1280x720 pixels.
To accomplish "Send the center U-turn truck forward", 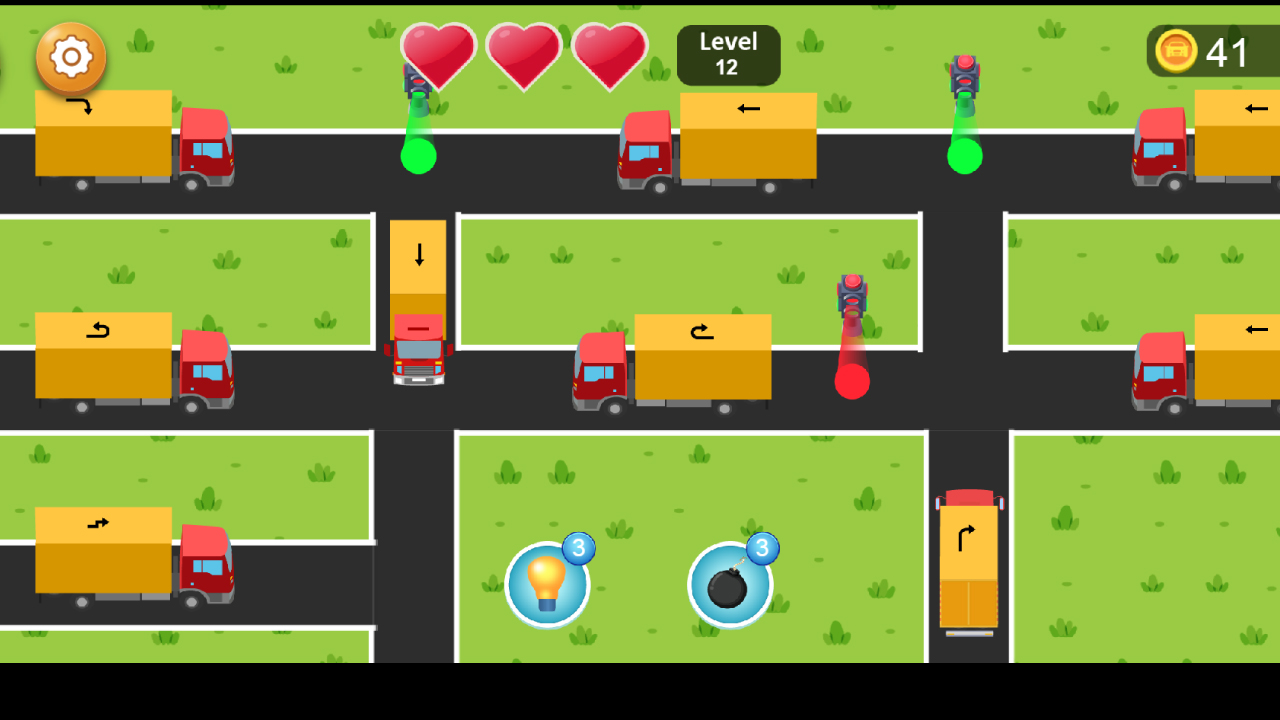I will click(701, 330).
